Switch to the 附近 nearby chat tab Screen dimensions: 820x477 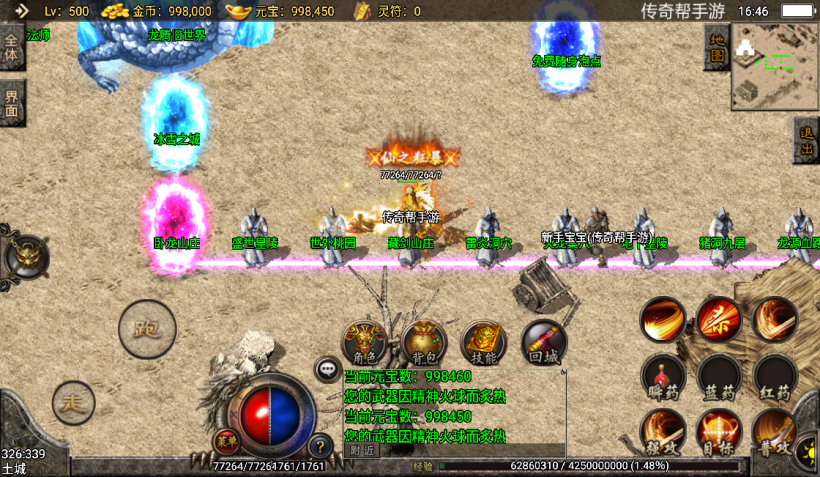[x=363, y=450]
